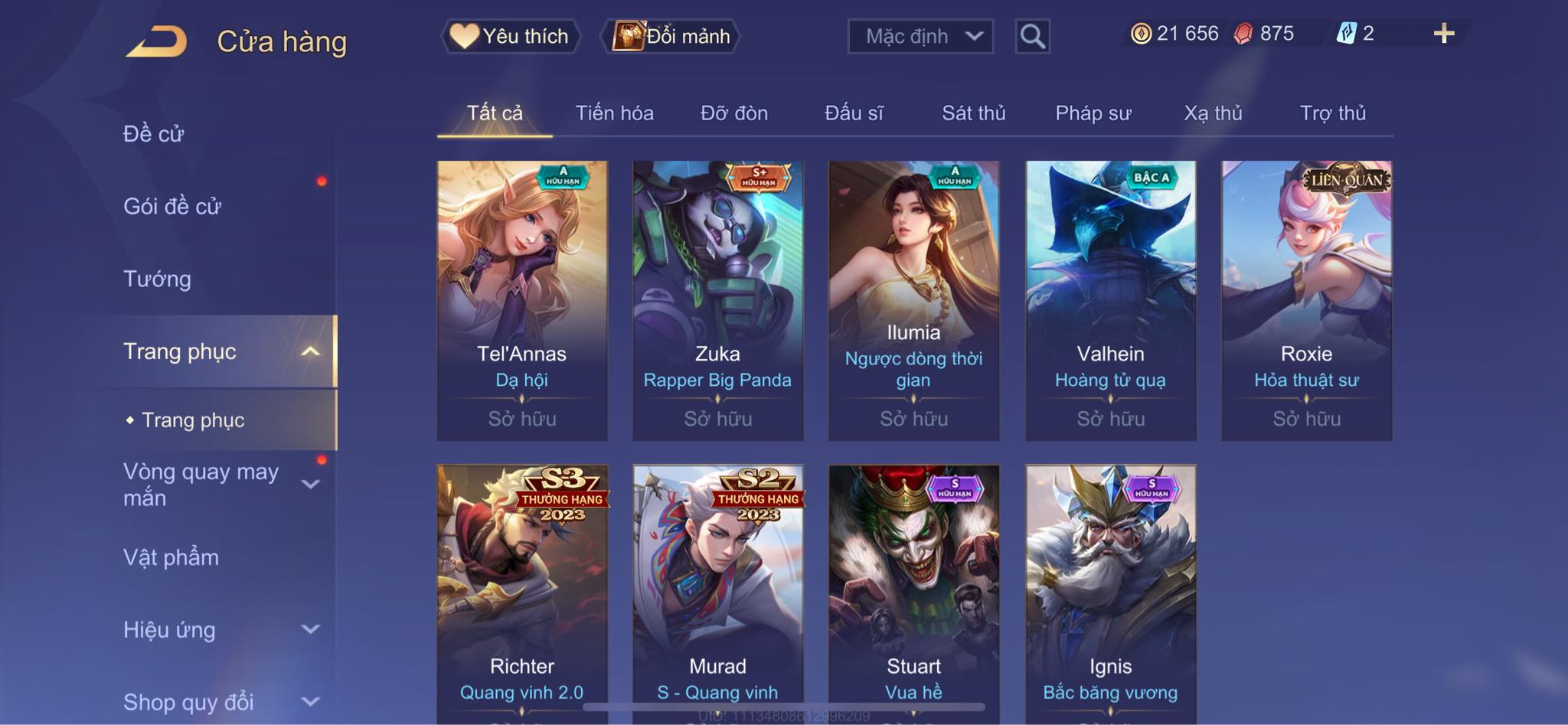Show Đỡ đòn tank skins
This screenshot has height=725, width=1568.
[733, 113]
